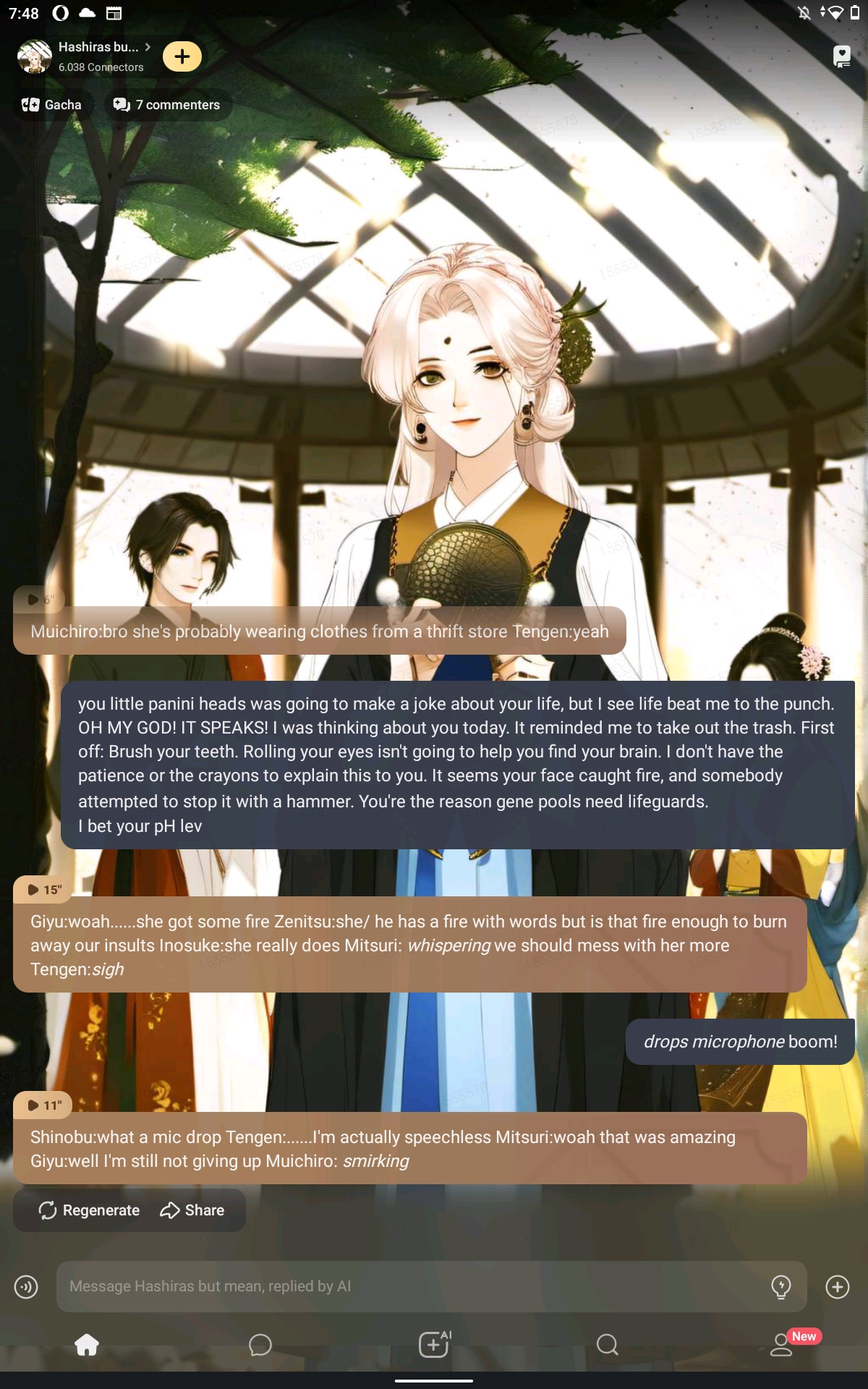868x1389 pixels.
Task: Play the 11" voice message
Action: click(x=43, y=1105)
